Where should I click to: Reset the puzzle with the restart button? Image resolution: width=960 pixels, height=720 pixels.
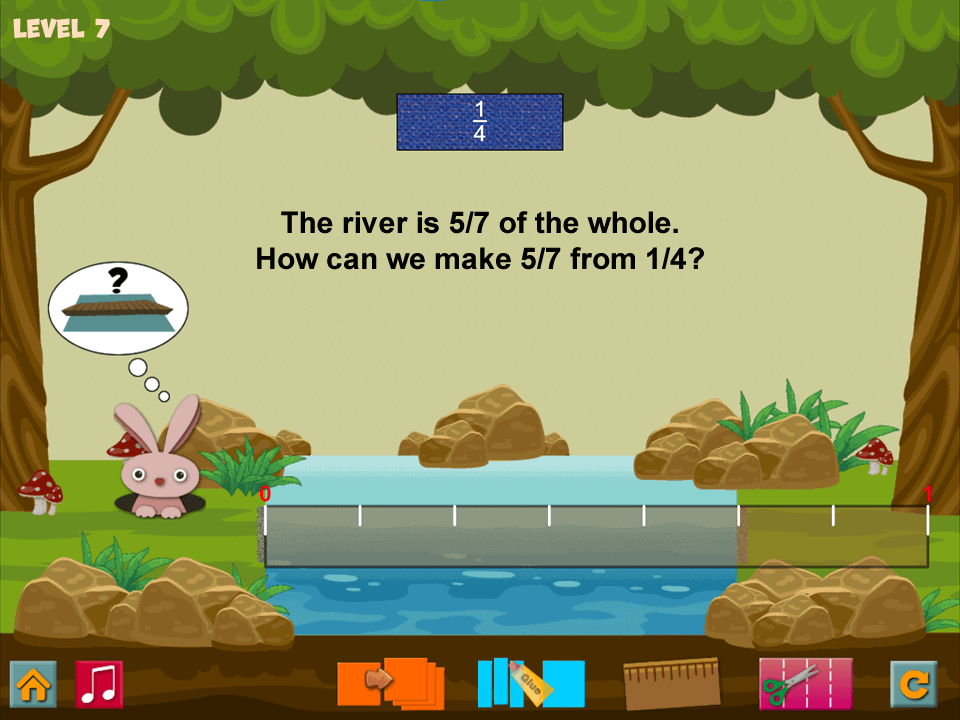pos(914,685)
